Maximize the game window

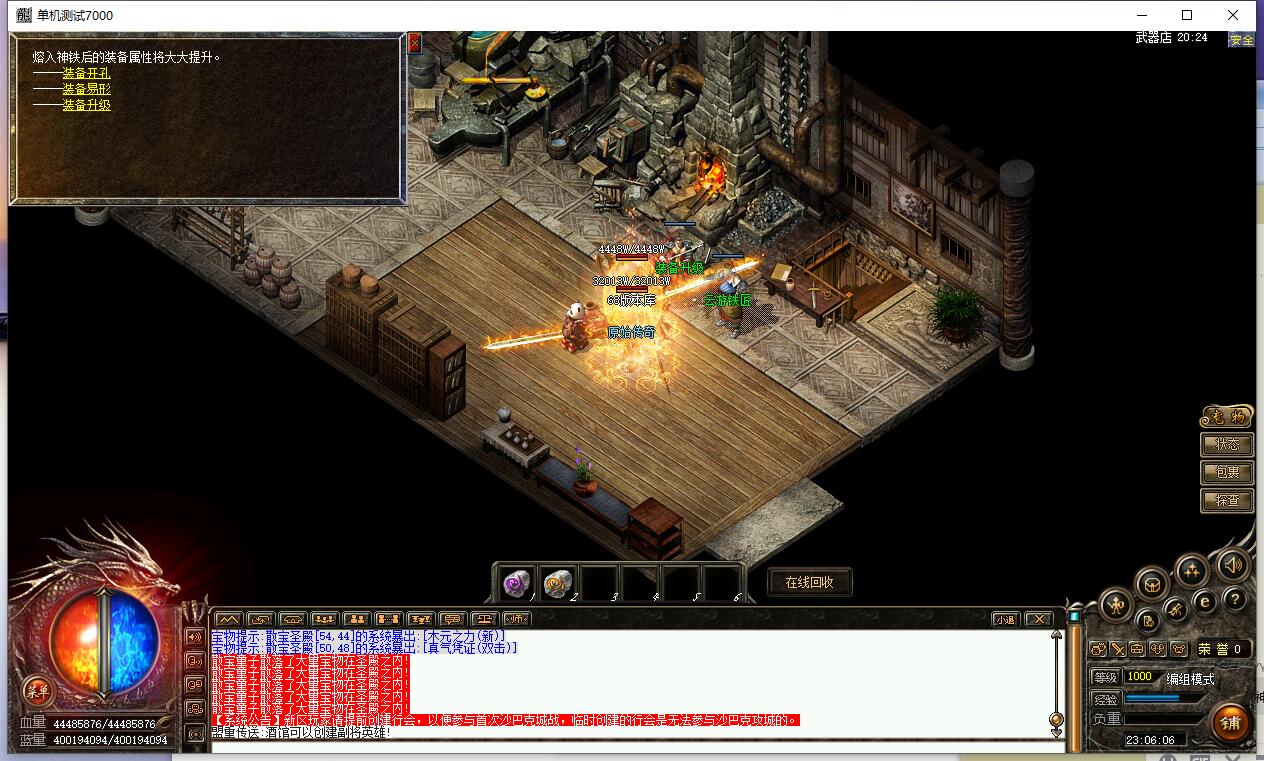[x=1187, y=15]
